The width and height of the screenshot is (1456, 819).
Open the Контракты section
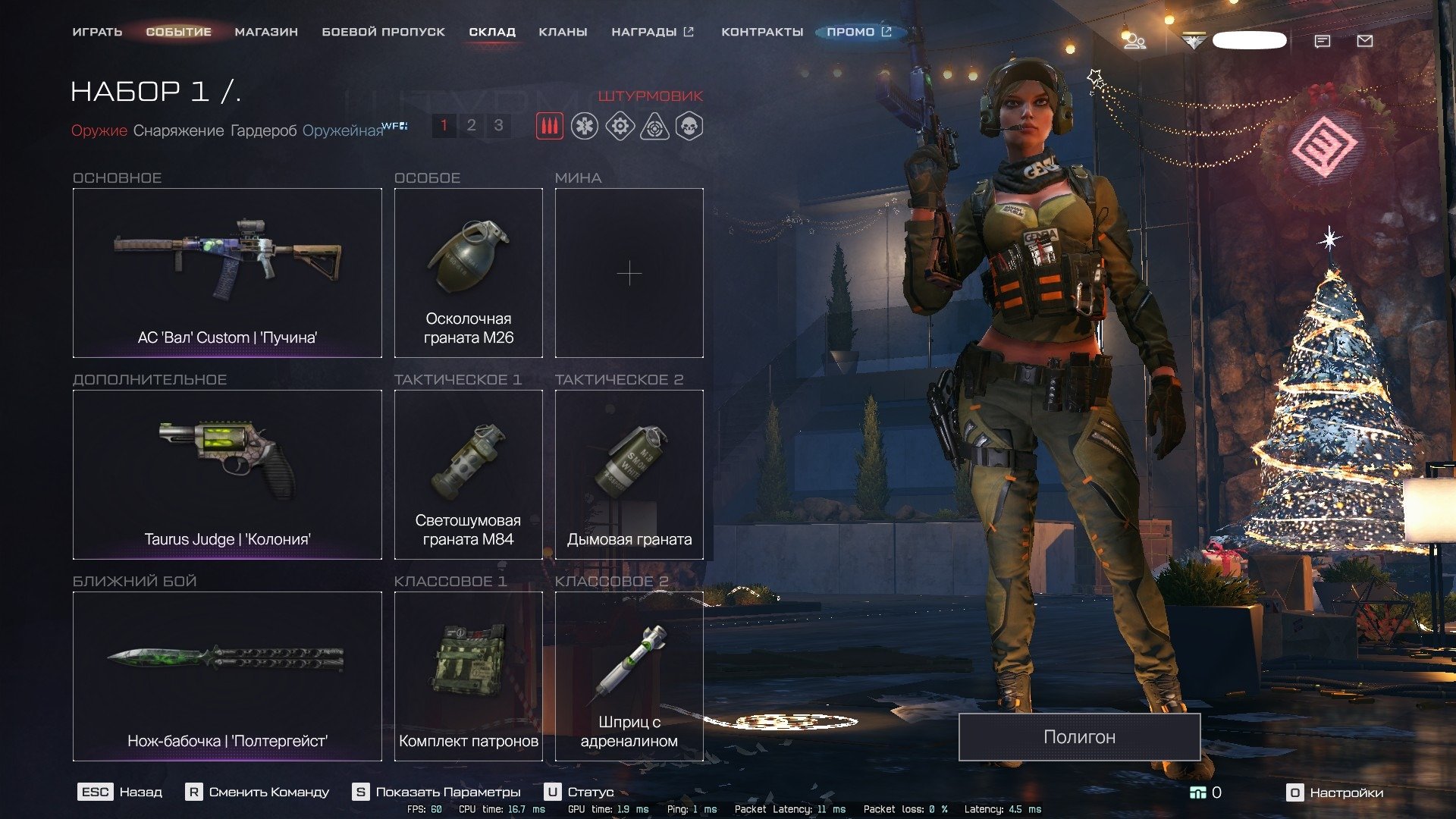tap(761, 32)
